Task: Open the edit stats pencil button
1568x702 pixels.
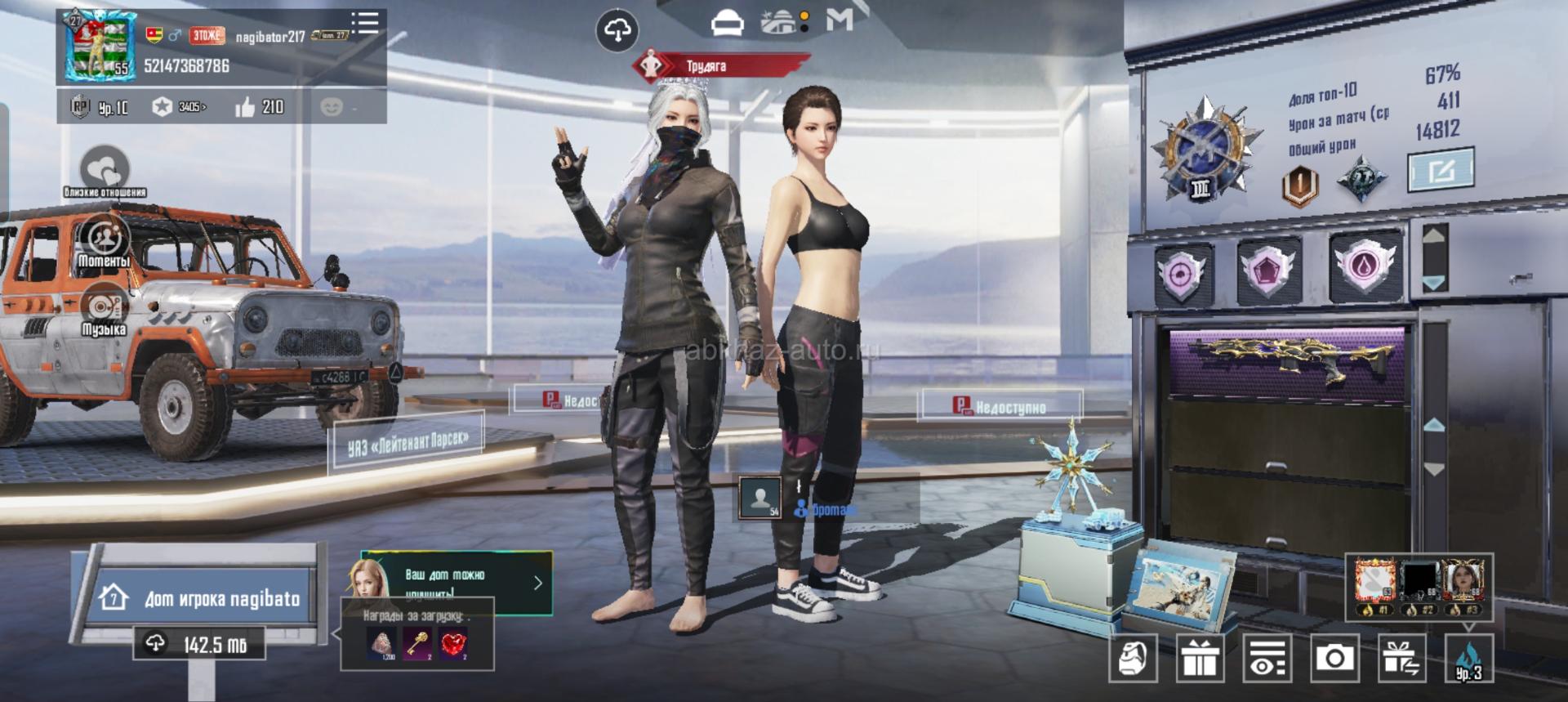Action: click(1441, 169)
